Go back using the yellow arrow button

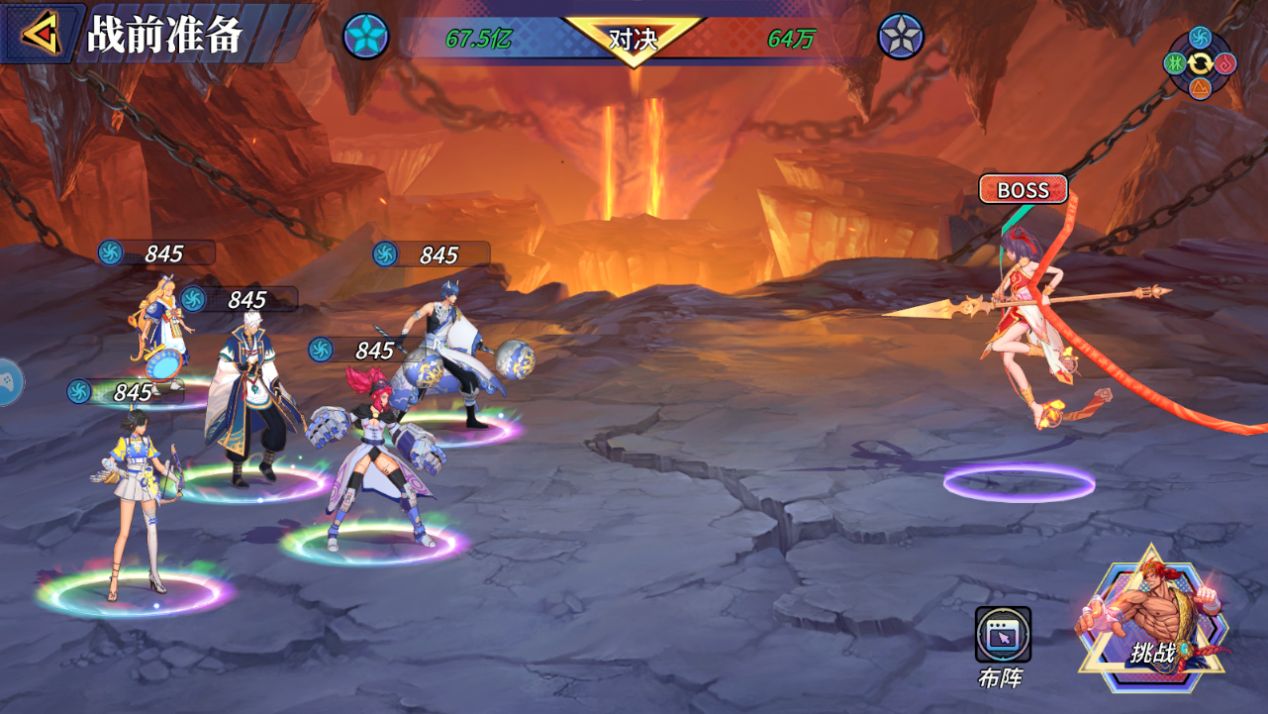tap(41, 35)
